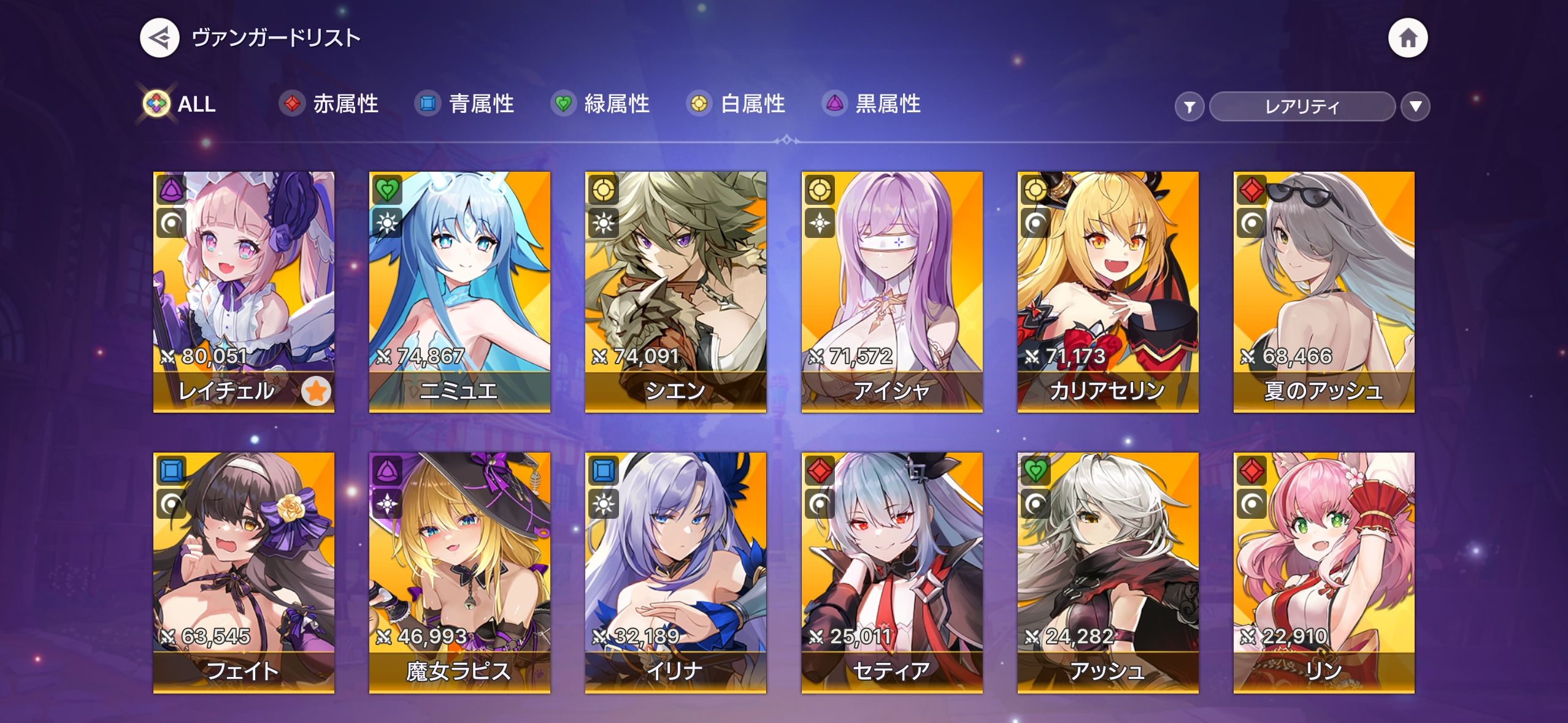This screenshot has width=1568, height=723.
Task: Go back from the Vanguard list
Action: pos(159,38)
